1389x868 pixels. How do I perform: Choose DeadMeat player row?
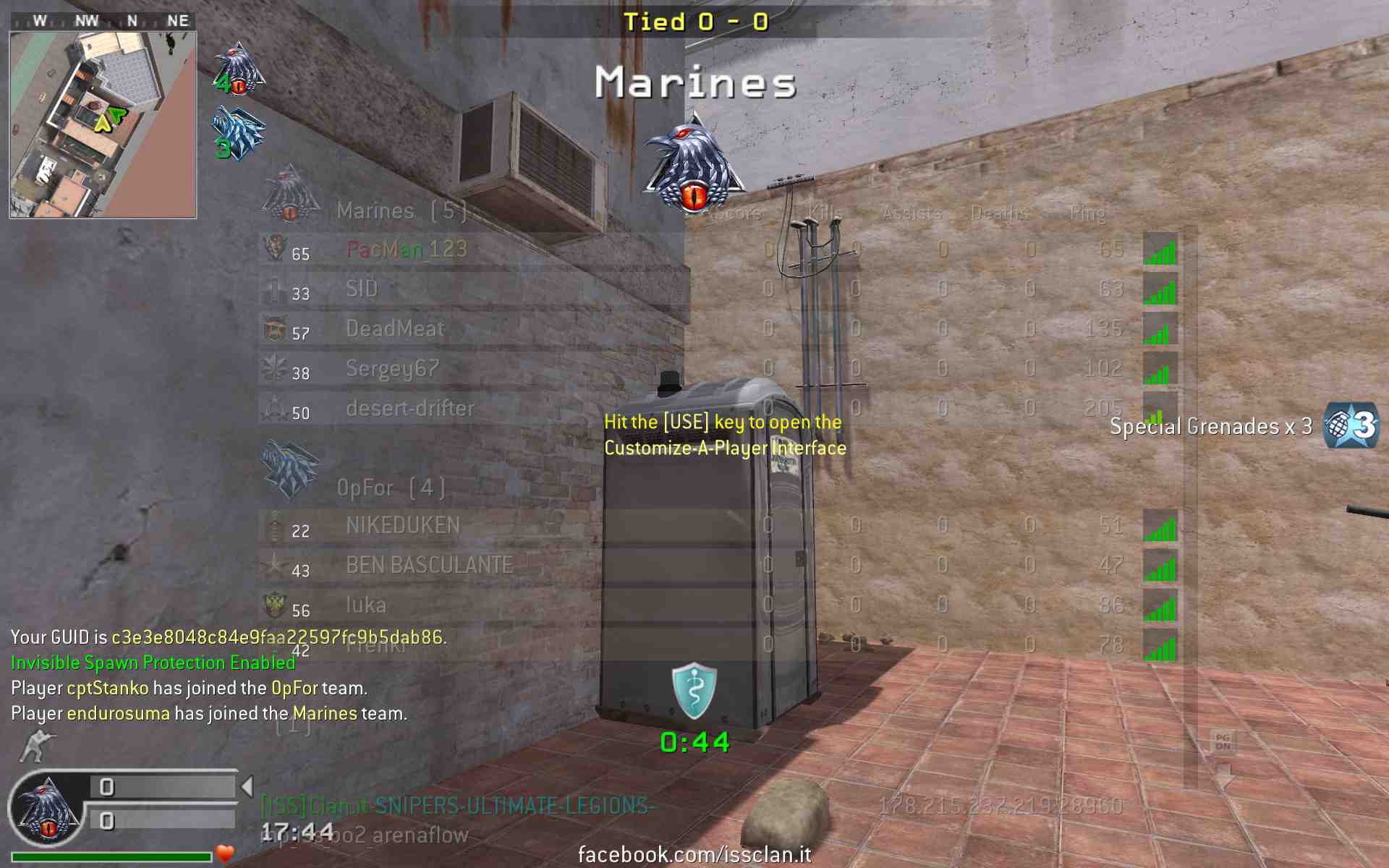(x=395, y=329)
